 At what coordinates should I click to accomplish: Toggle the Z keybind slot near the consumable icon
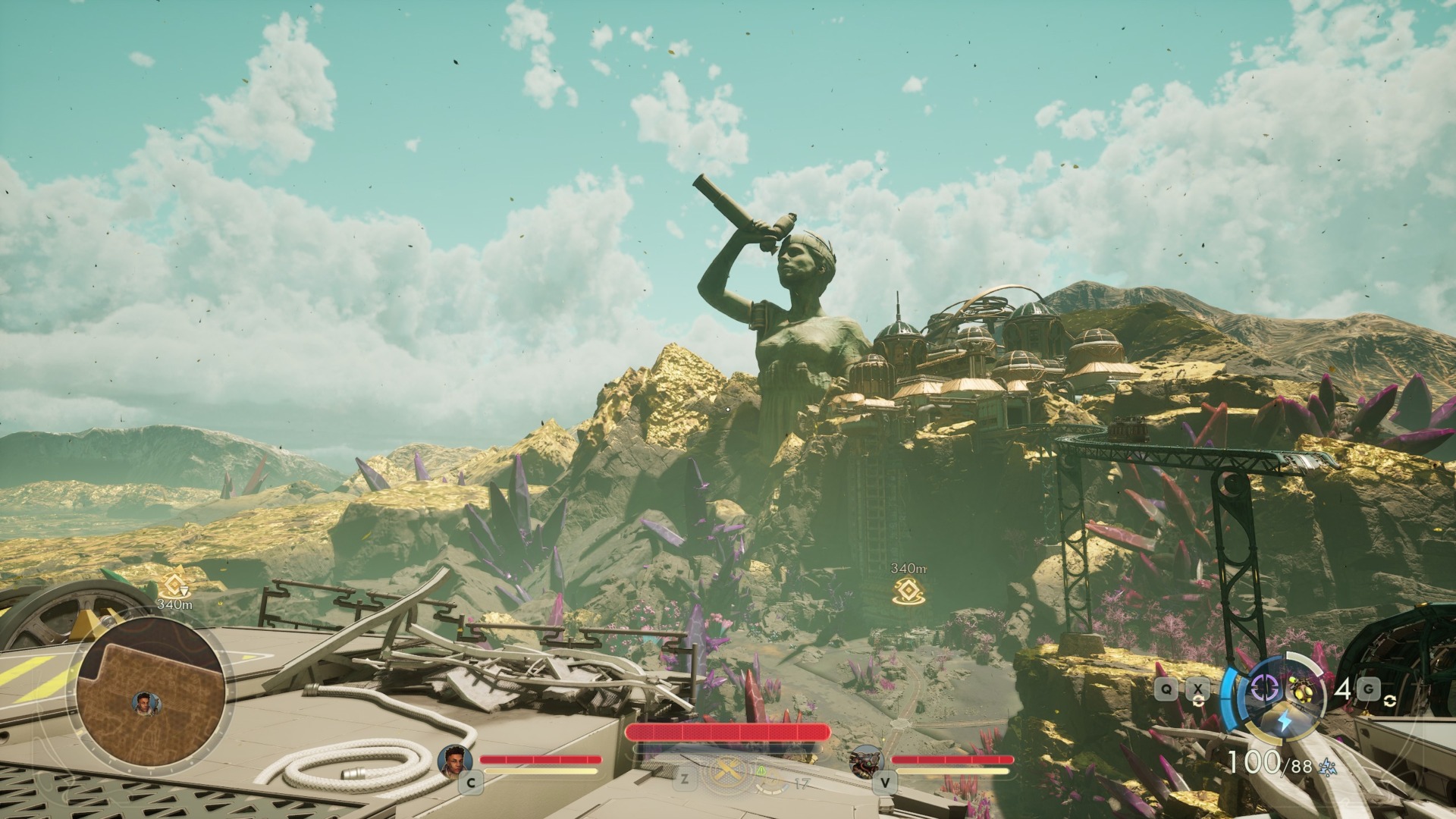click(683, 778)
